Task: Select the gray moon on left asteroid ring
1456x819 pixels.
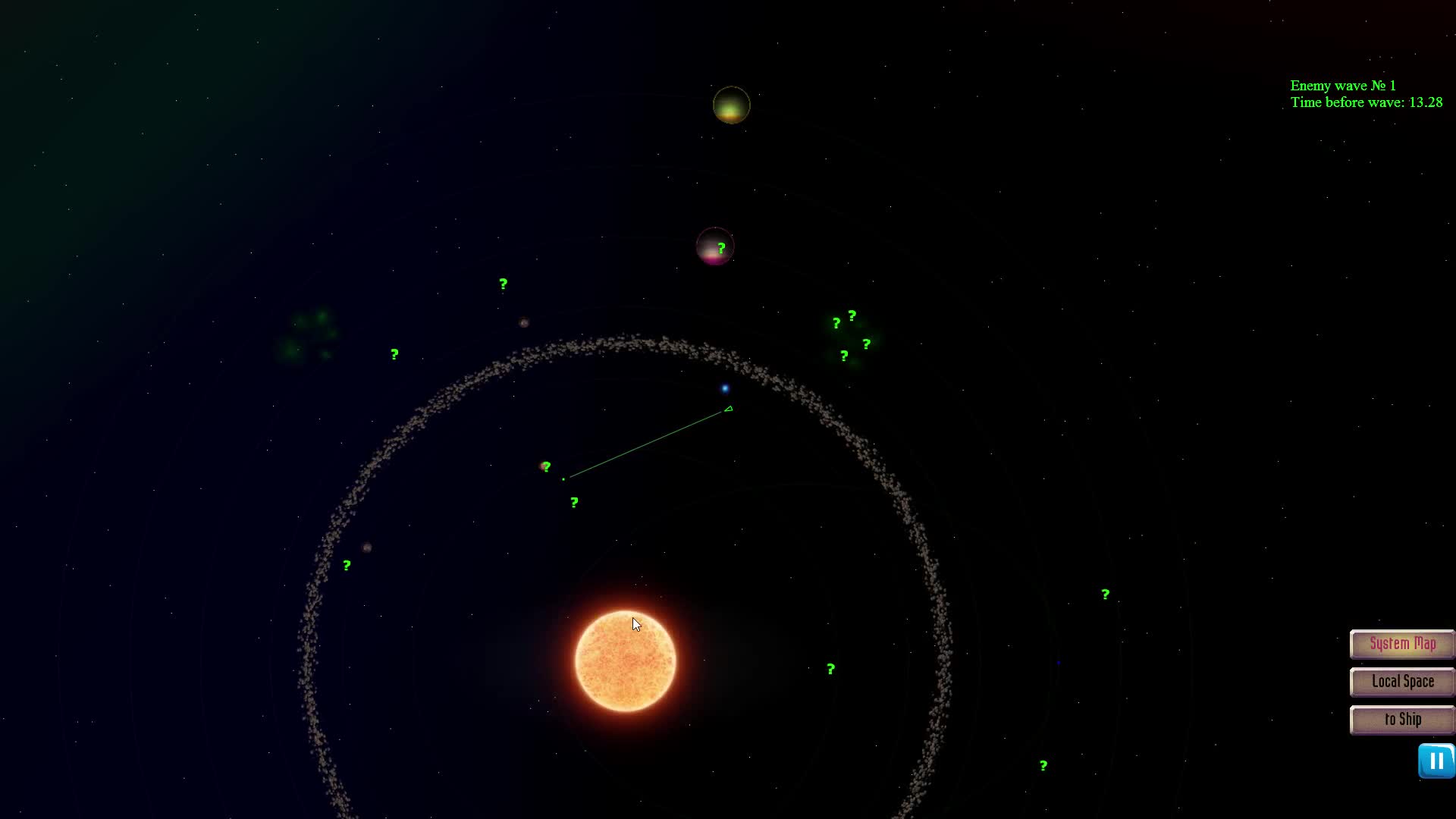Action: click(368, 548)
